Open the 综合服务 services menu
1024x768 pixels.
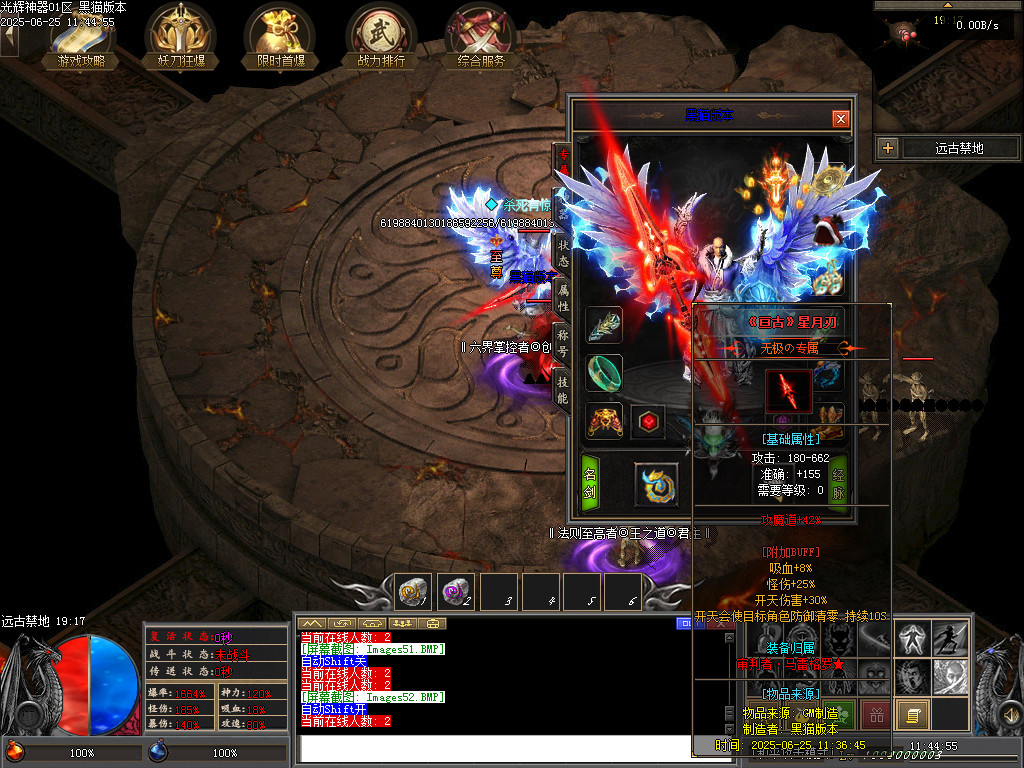coord(481,36)
